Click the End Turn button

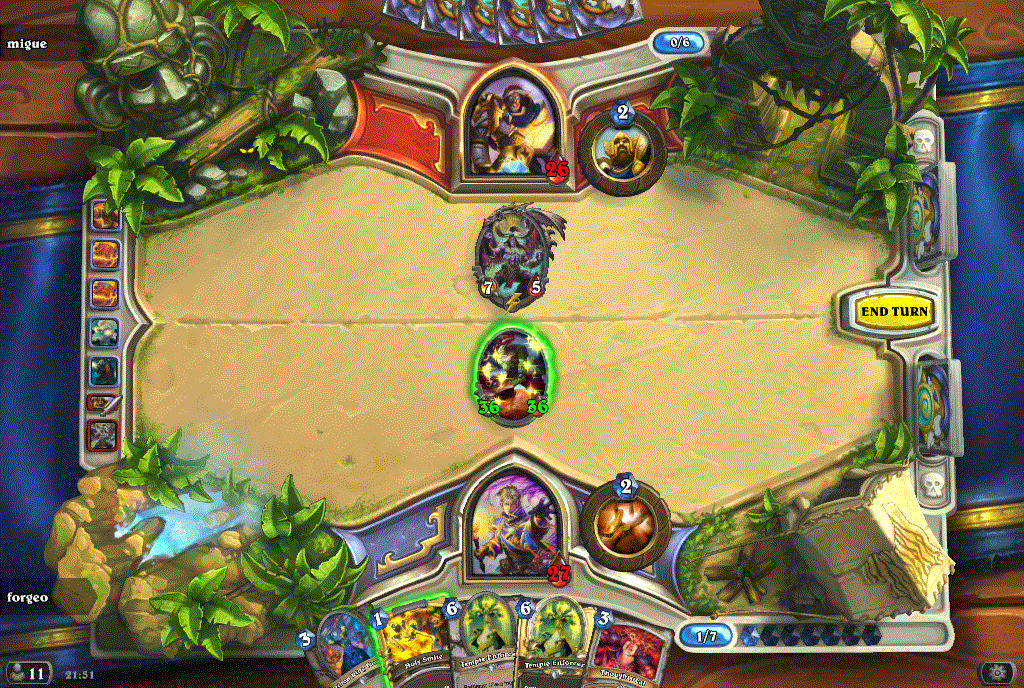(x=894, y=311)
